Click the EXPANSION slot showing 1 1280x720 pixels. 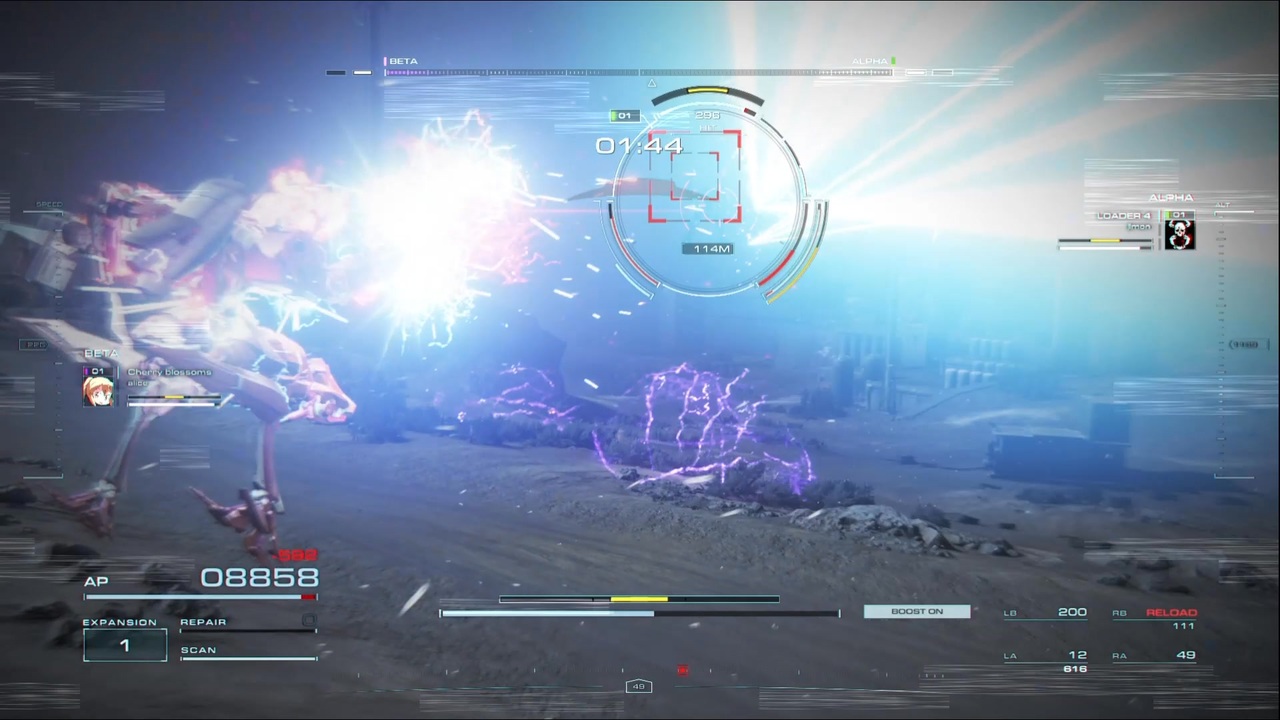click(x=125, y=645)
